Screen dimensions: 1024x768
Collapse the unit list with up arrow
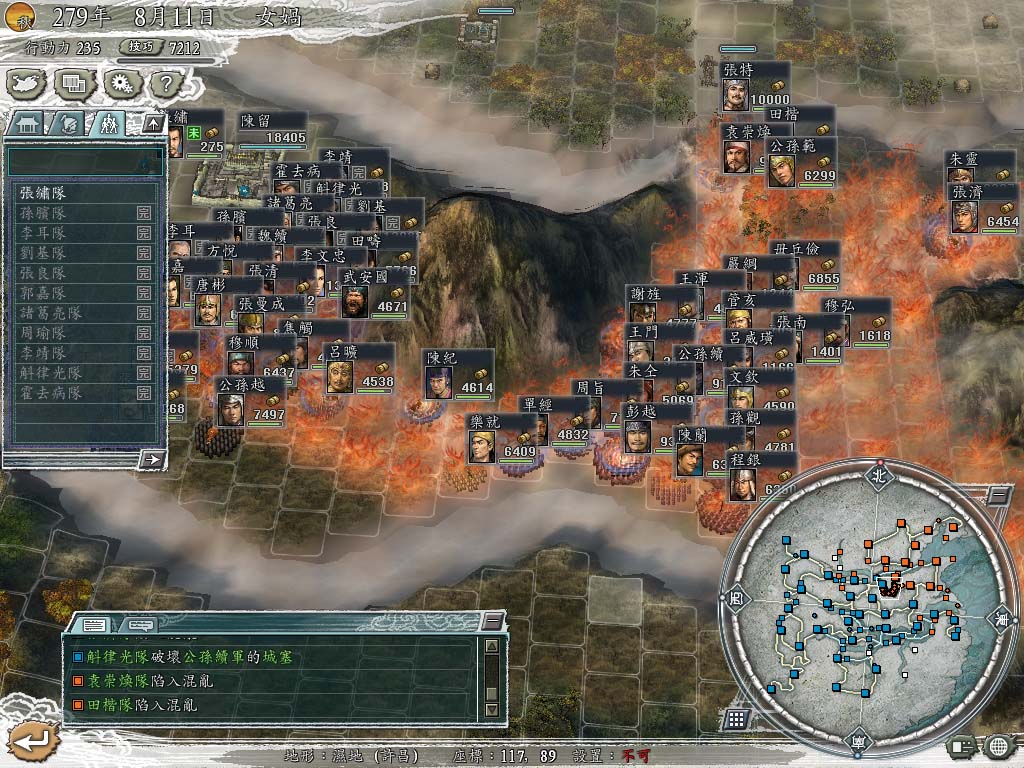(x=152, y=124)
